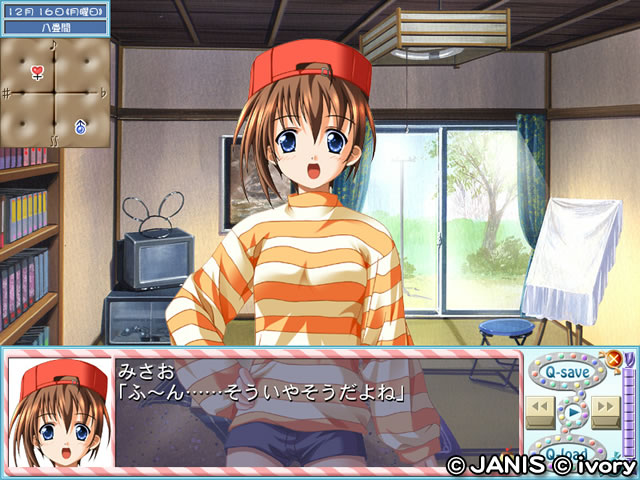Screen dimensions: 640x480
Task: Start auto-play with the blue play button
Action: tap(571, 410)
